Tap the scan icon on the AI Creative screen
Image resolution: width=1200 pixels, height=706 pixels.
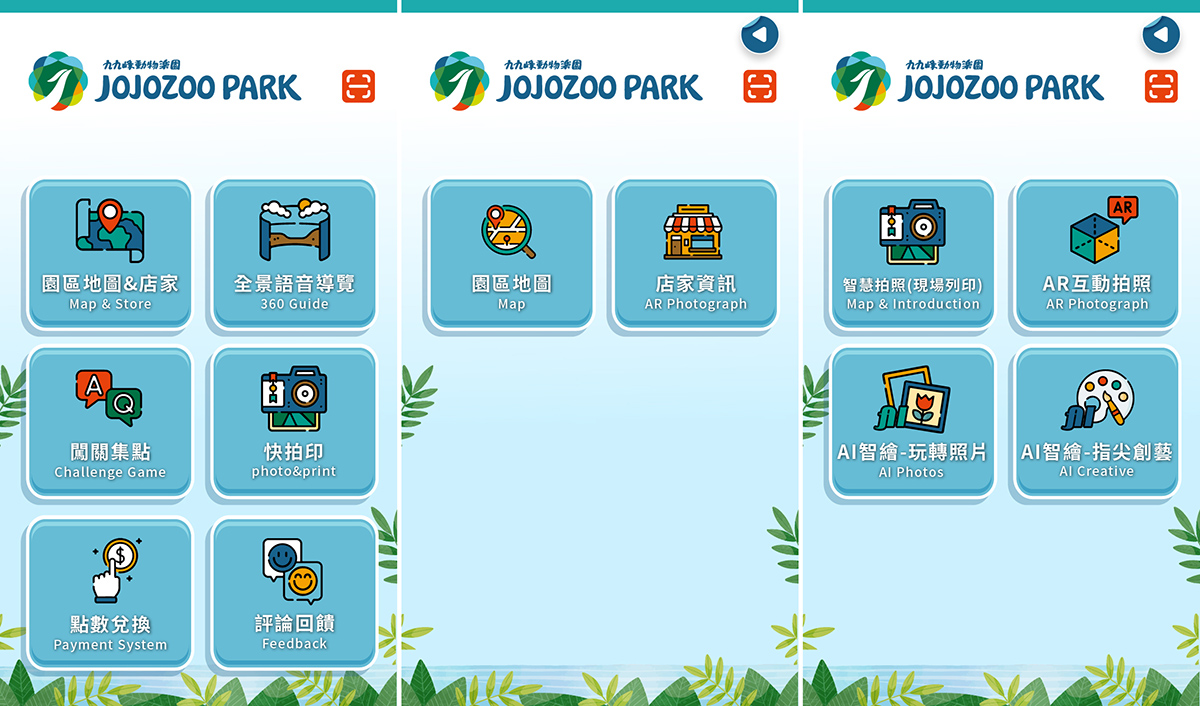click(x=1161, y=87)
